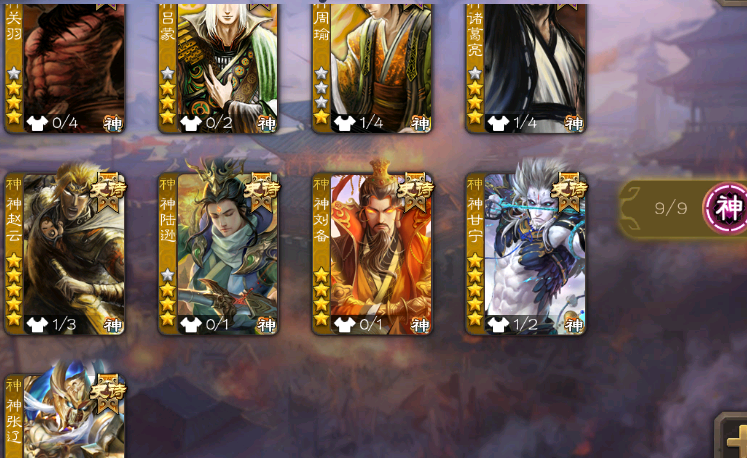Click the round 神 faction filter button
The height and width of the screenshot is (458, 747).
click(727, 208)
